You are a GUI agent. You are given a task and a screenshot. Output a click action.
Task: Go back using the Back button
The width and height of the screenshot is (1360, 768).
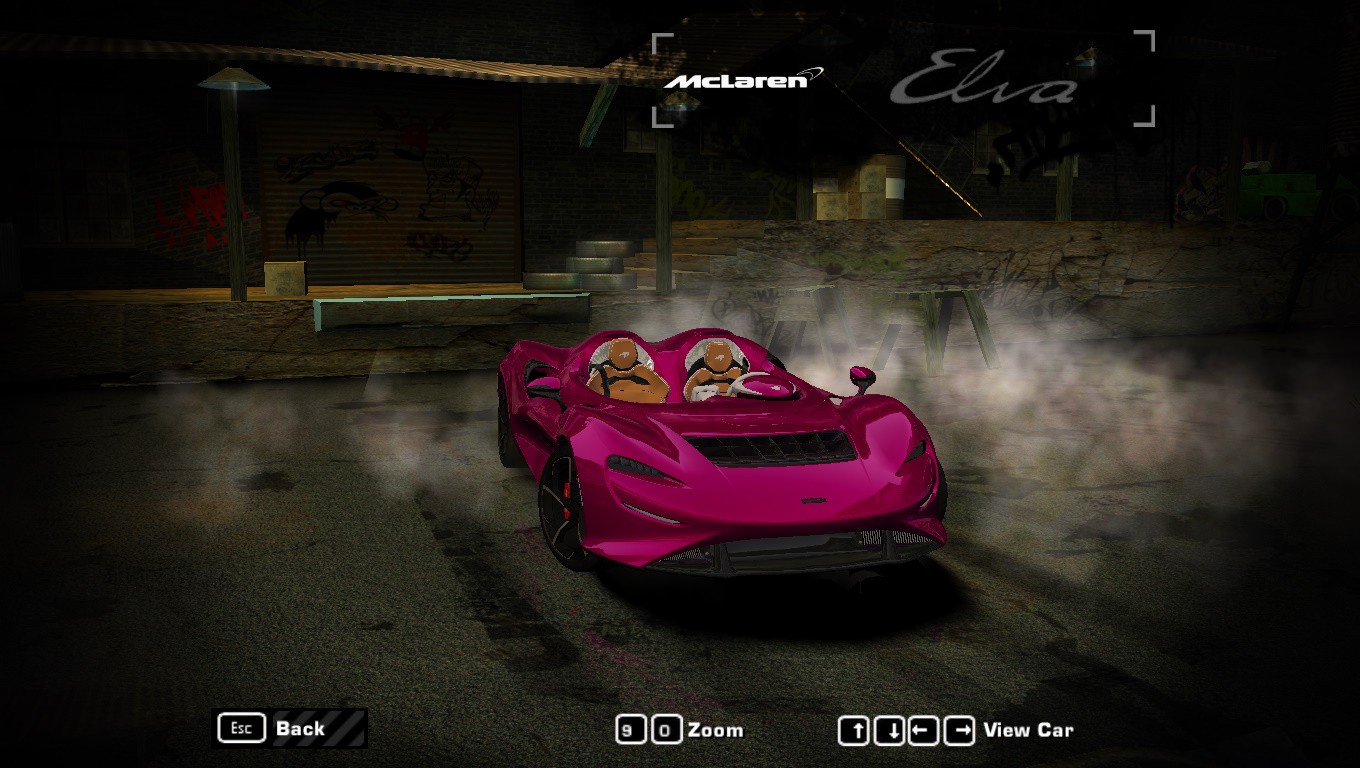(290, 728)
